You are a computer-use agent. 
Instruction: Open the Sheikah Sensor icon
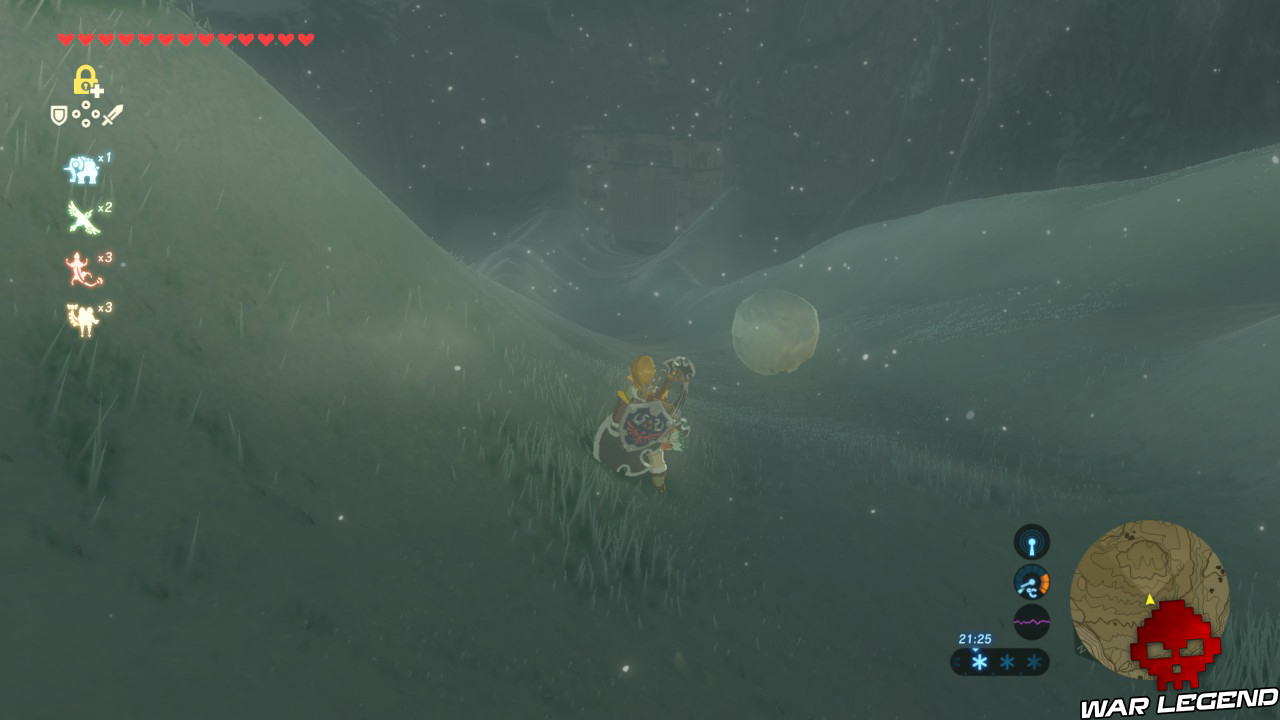click(1030, 544)
